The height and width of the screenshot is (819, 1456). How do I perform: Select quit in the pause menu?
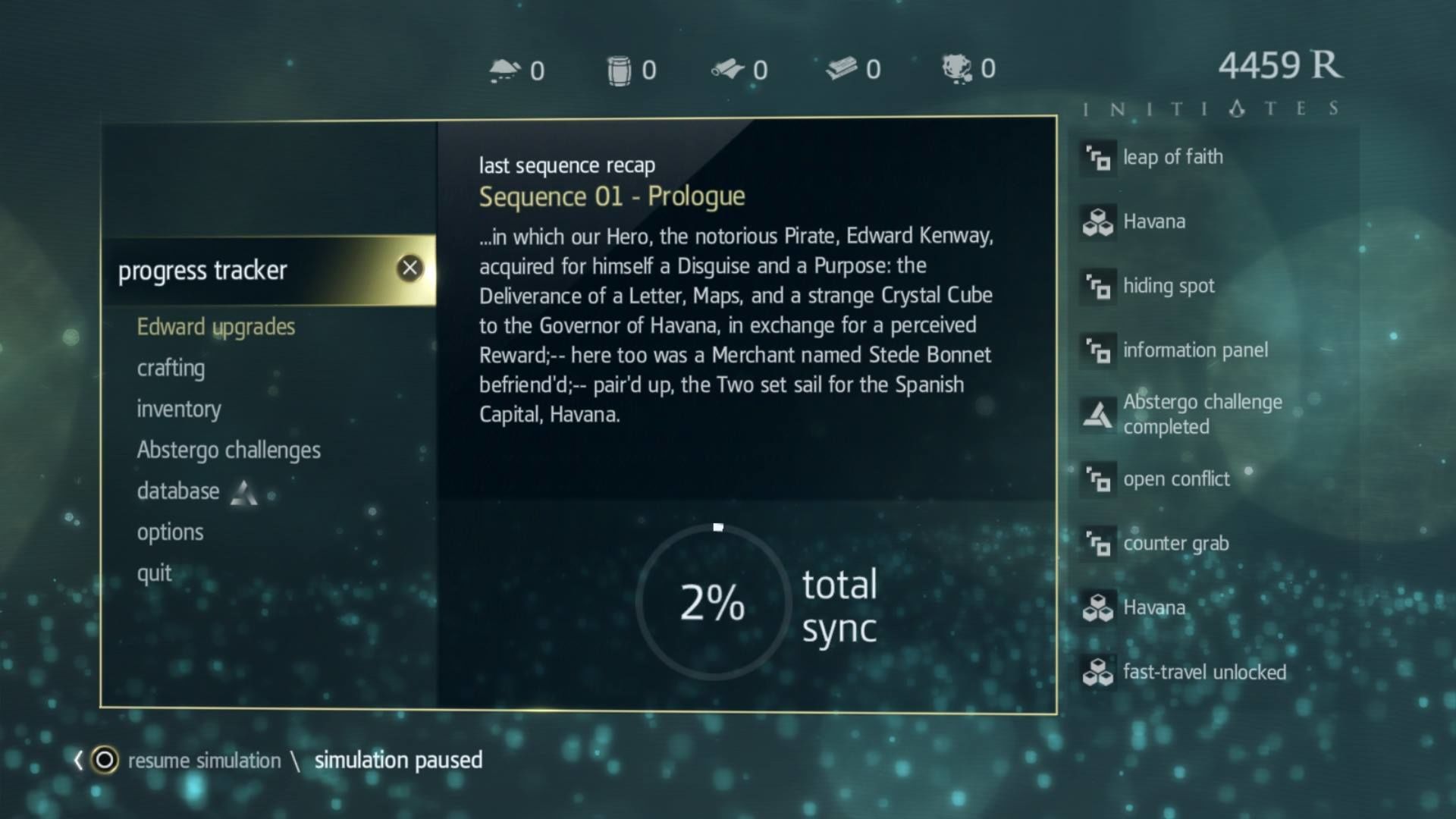pos(154,573)
